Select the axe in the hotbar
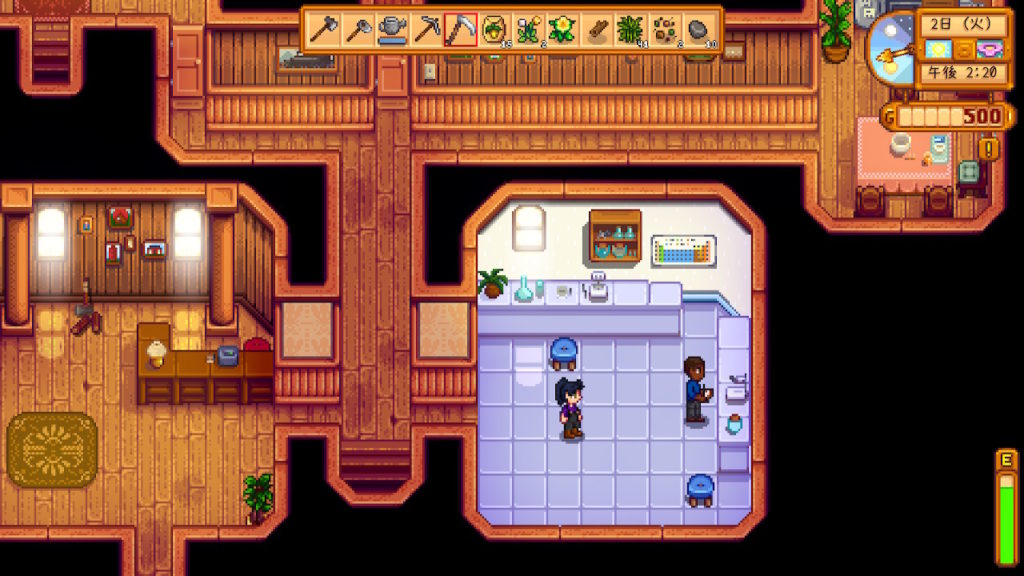The image size is (1024, 576). pyautogui.click(x=322, y=29)
